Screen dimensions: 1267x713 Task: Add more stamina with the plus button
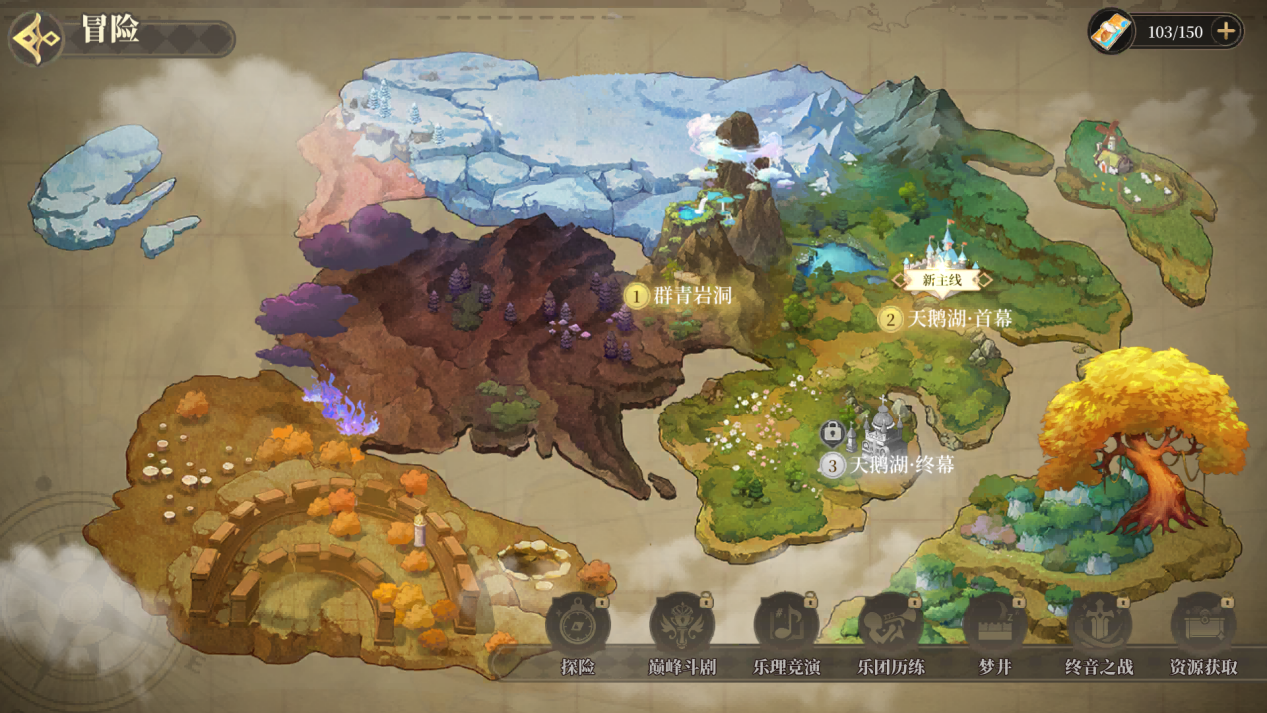coord(1225,32)
